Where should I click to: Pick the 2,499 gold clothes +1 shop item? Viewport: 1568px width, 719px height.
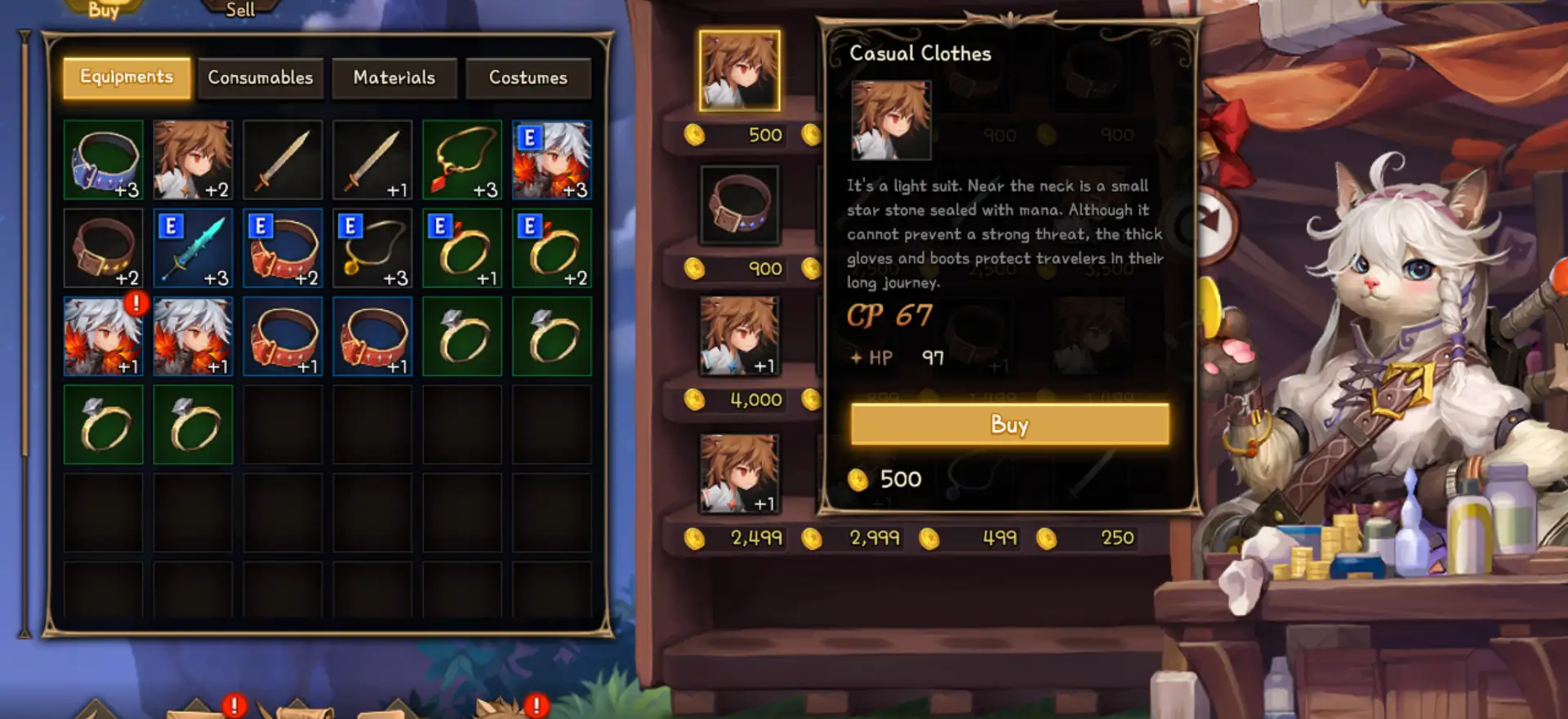739,474
